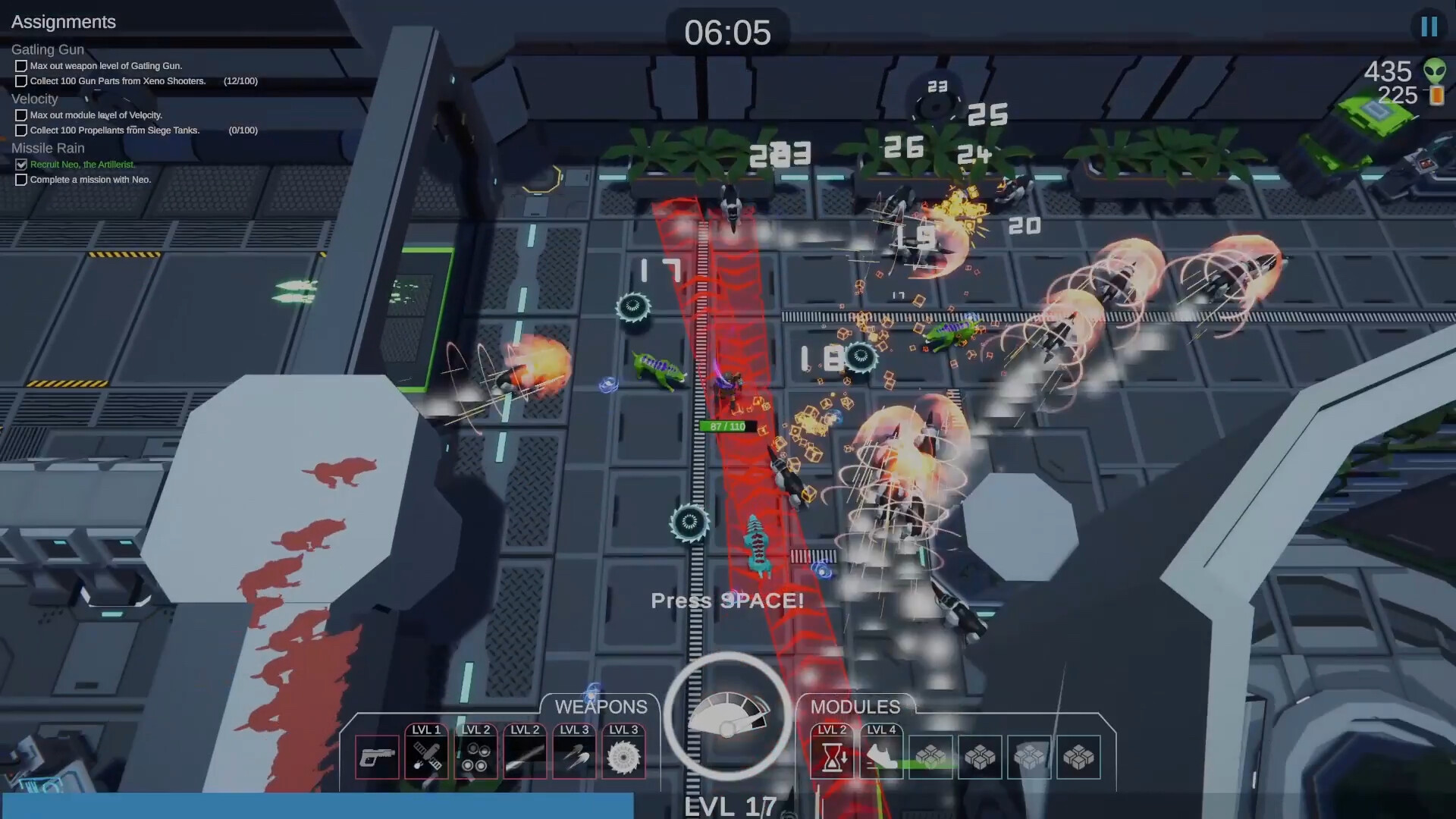Check Collect 100 Propellants from Siege Tanks
Screen dimensions: 1456x819
pos(20,130)
